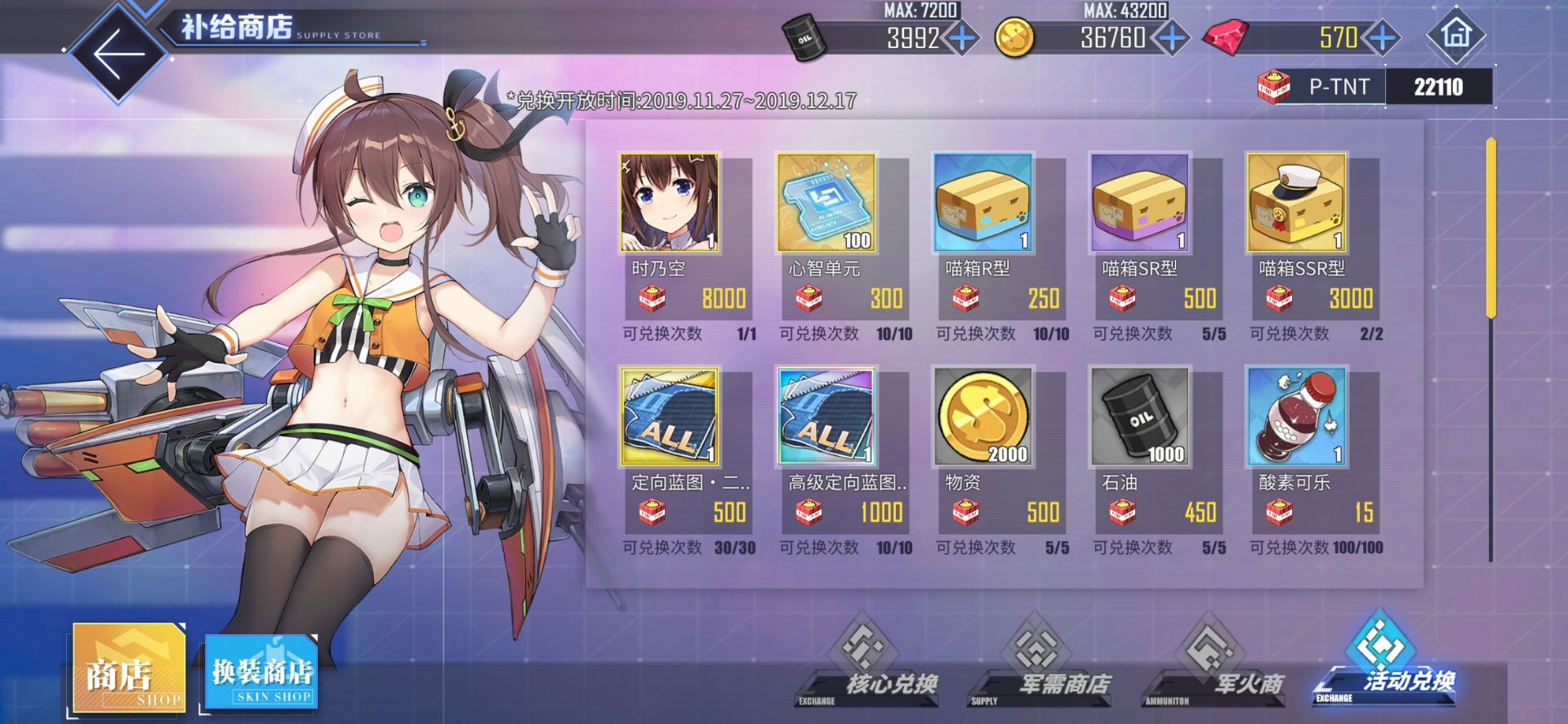This screenshot has height=724, width=1568.
Task: Choose the 喵箱R型 blue box
Action: (982, 203)
